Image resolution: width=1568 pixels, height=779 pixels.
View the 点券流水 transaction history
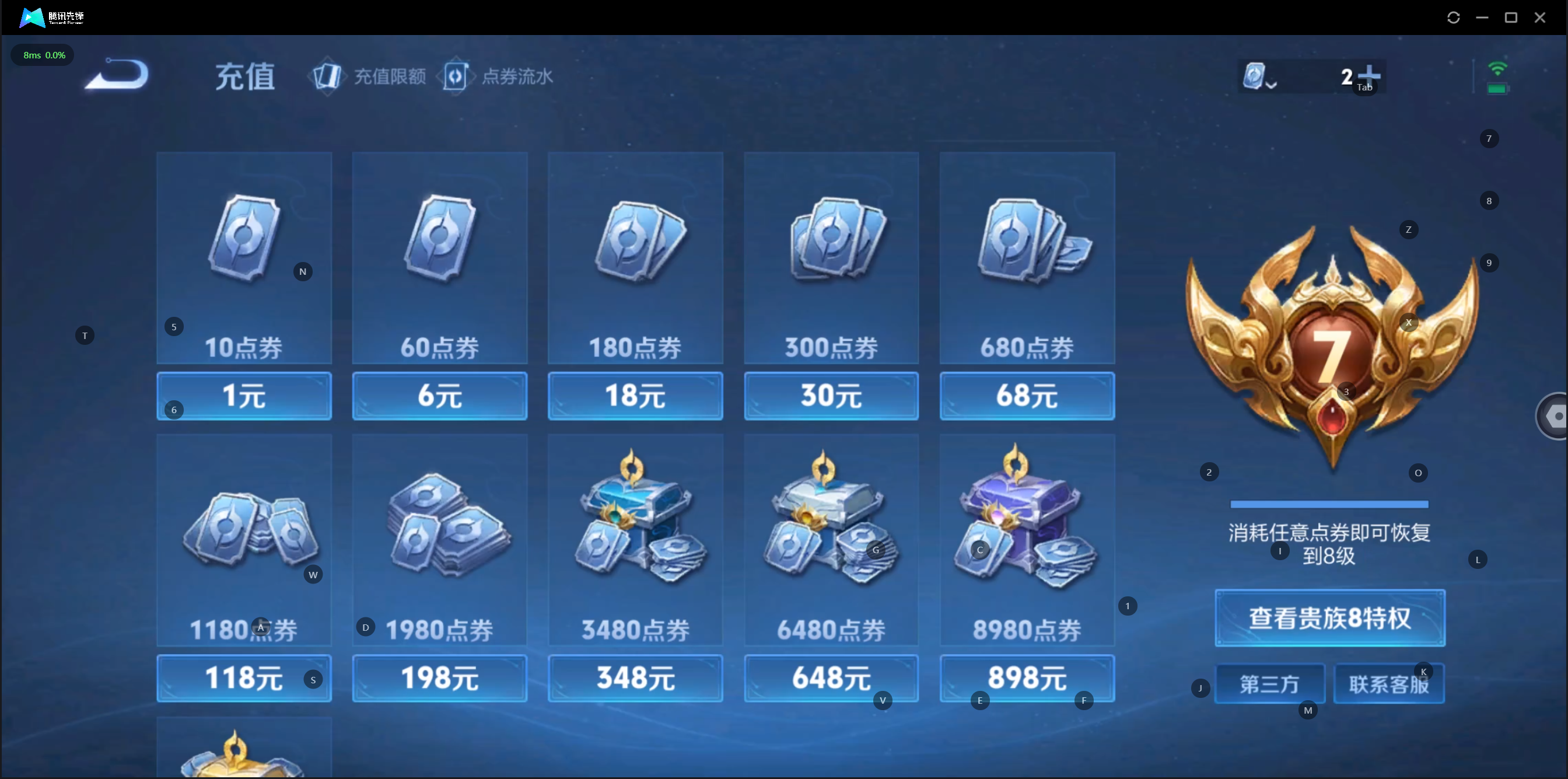499,77
